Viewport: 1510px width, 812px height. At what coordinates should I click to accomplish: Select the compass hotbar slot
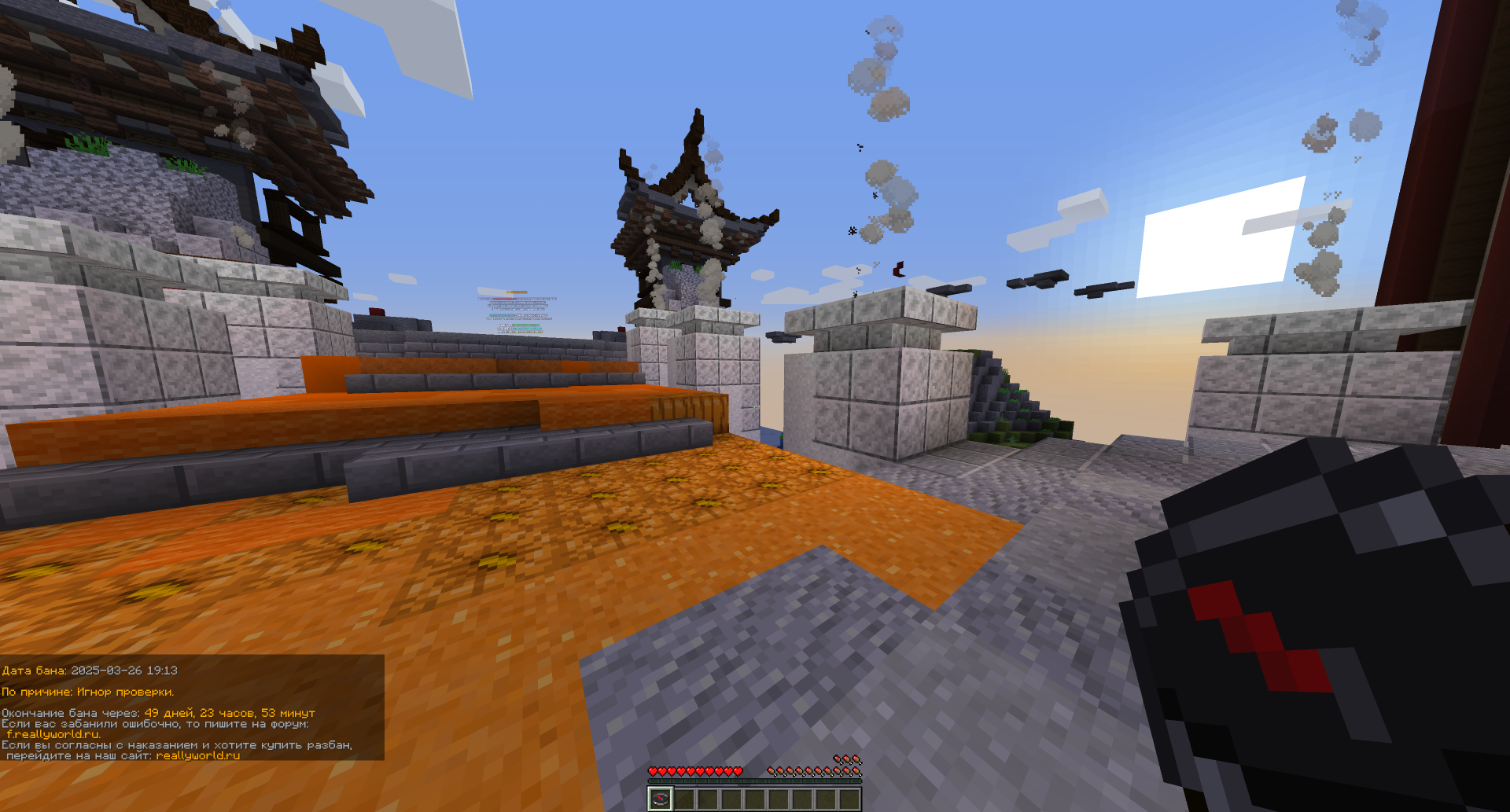(660, 799)
